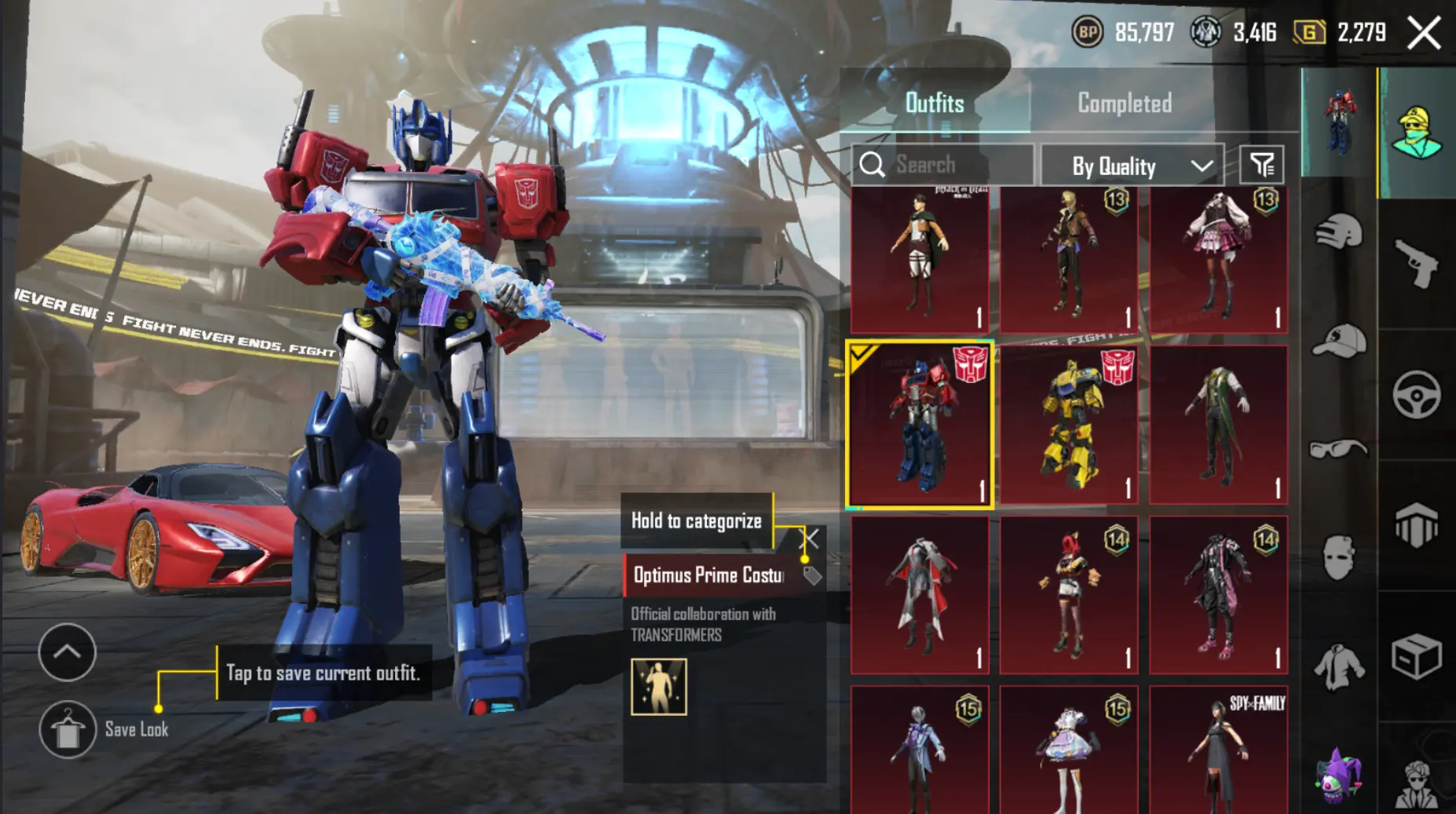
Task: Open the By Quality sort dropdown
Action: tap(1132, 166)
